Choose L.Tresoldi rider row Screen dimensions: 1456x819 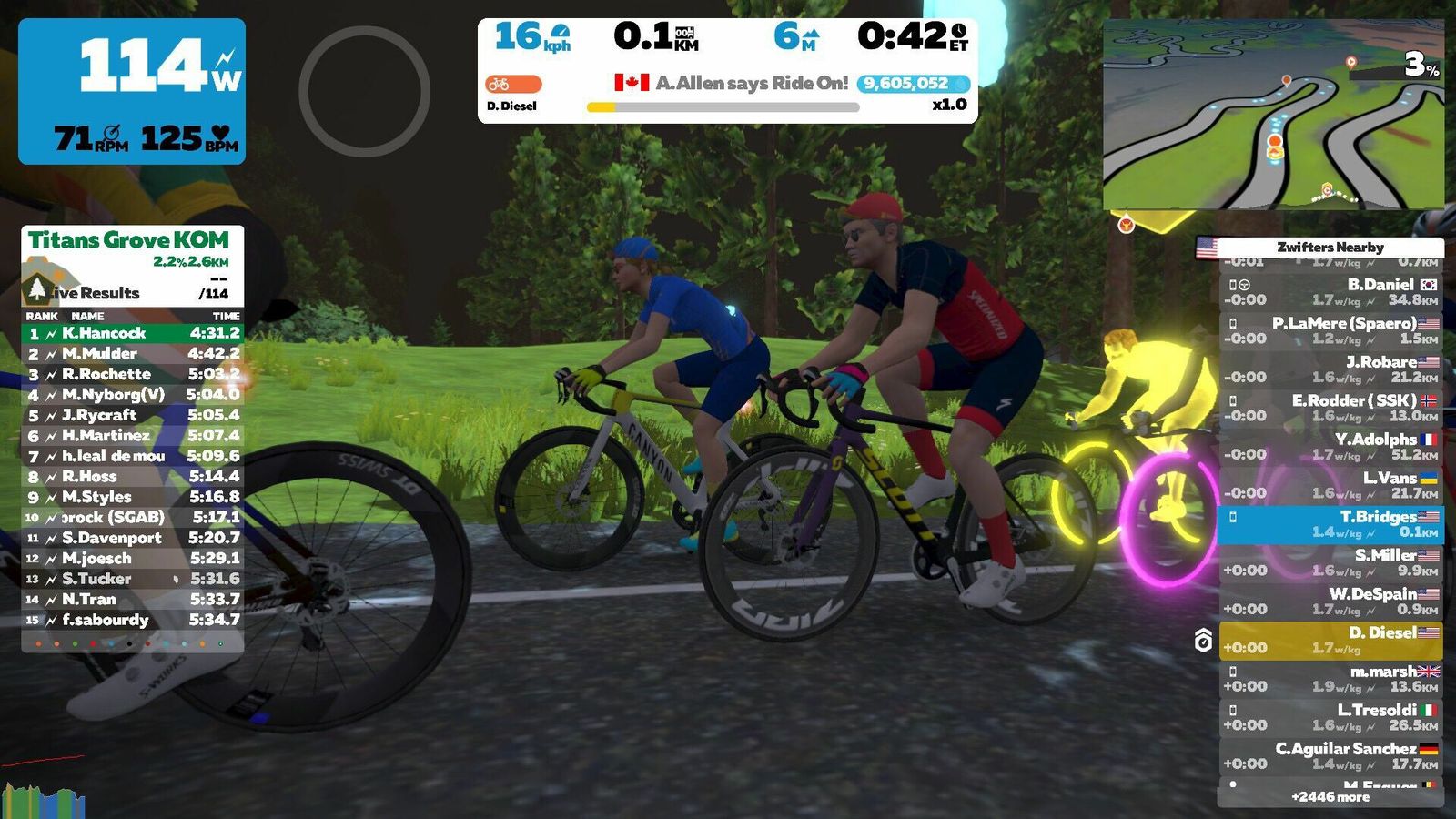[x=1330, y=717]
